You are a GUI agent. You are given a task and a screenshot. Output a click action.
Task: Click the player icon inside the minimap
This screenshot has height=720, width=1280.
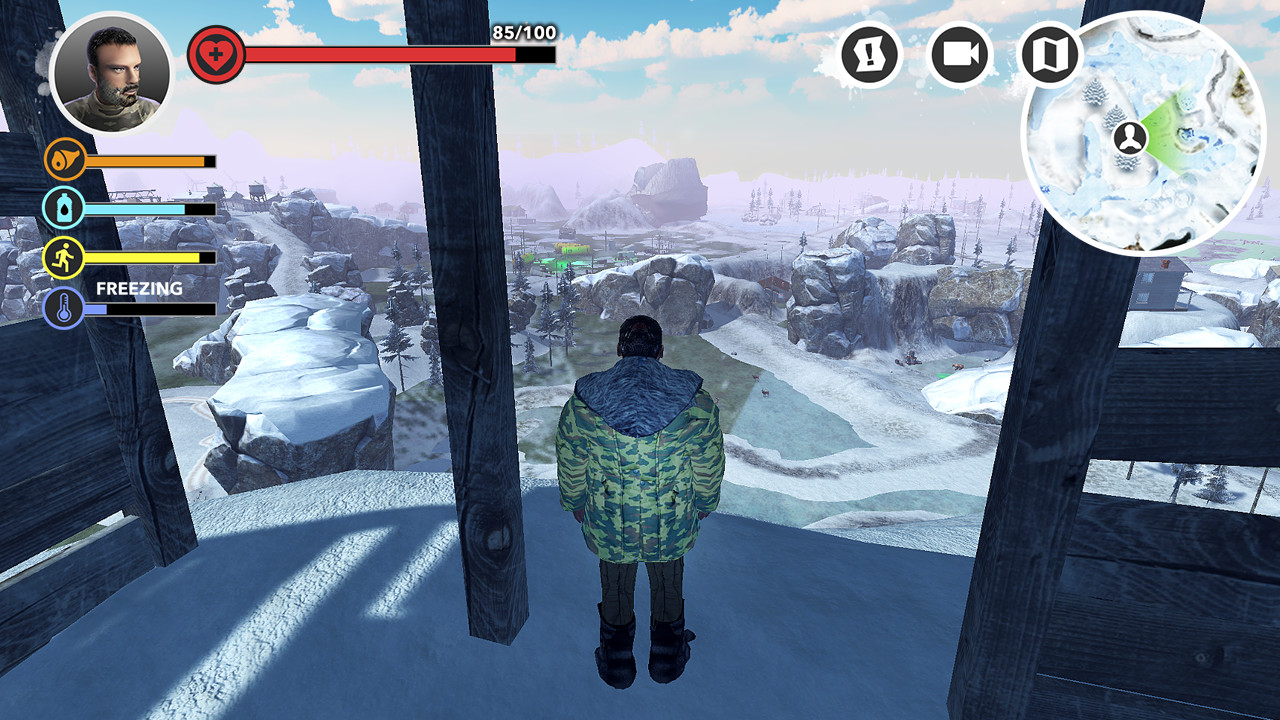pos(1128,137)
